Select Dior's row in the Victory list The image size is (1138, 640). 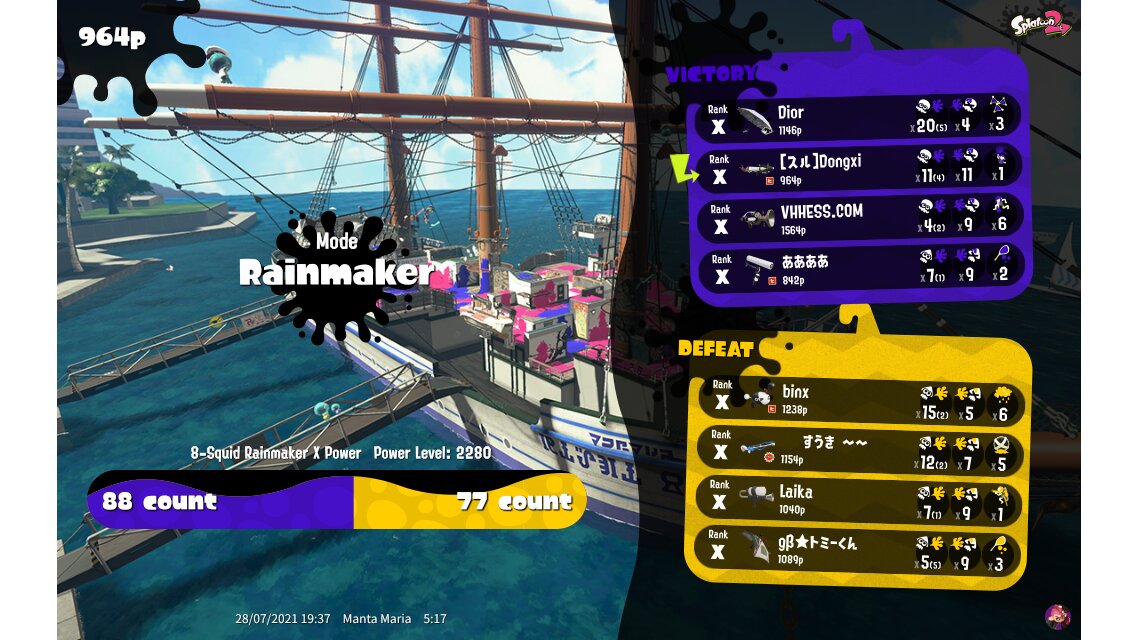858,118
